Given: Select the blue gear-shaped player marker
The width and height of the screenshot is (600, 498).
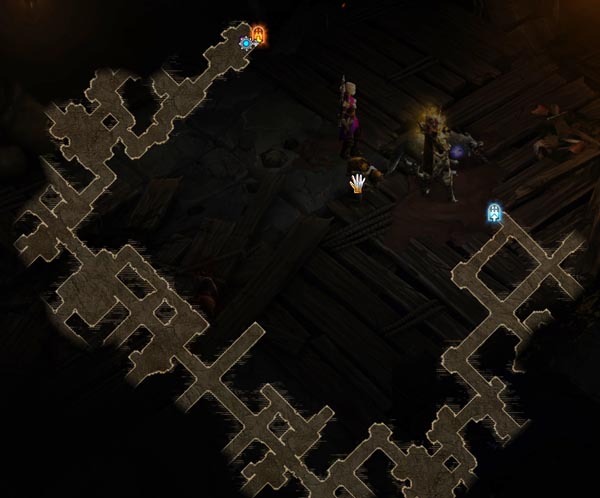Looking at the screenshot, I should pyautogui.click(x=246, y=43).
